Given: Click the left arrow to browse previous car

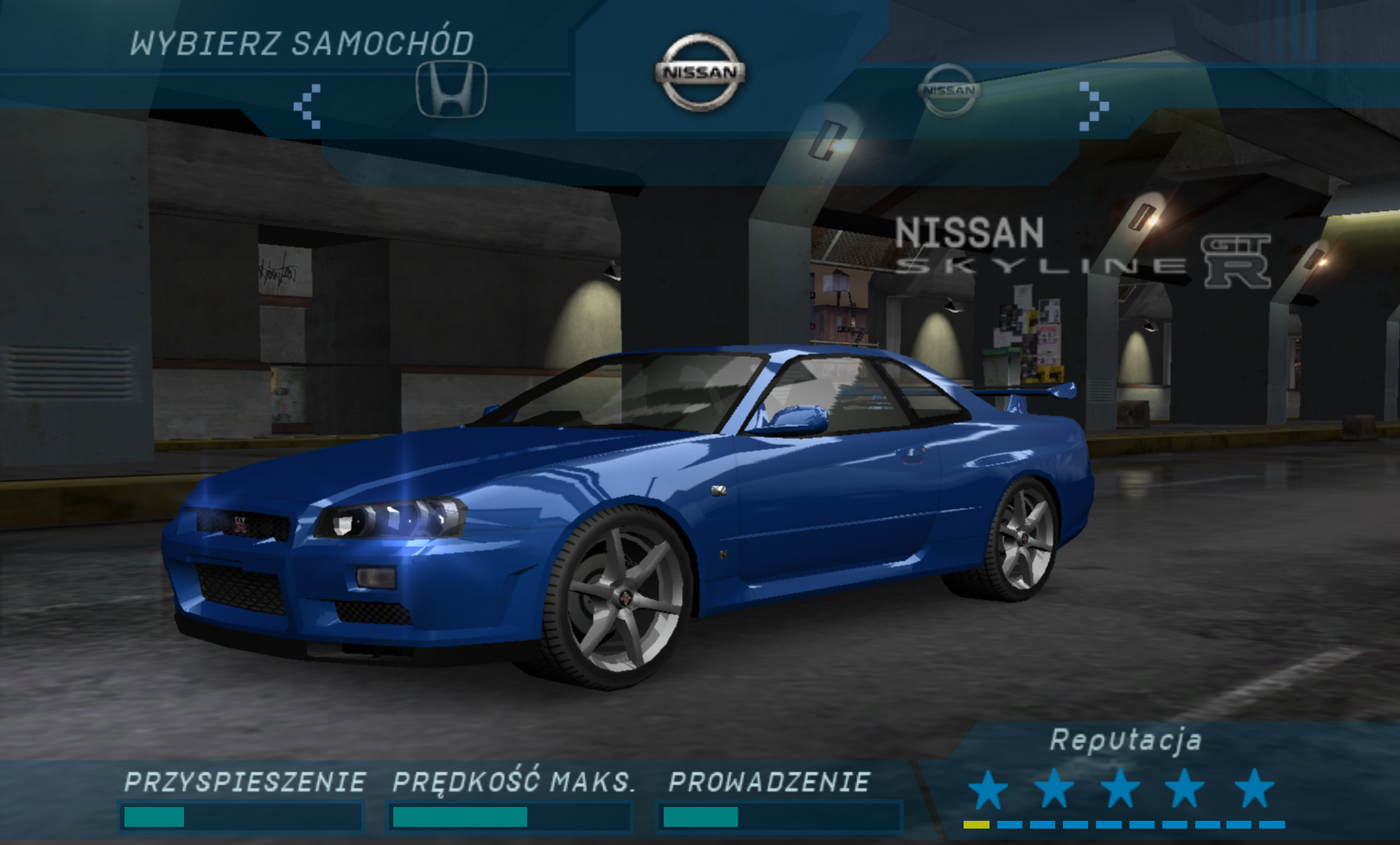Looking at the screenshot, I should (308, 106).
